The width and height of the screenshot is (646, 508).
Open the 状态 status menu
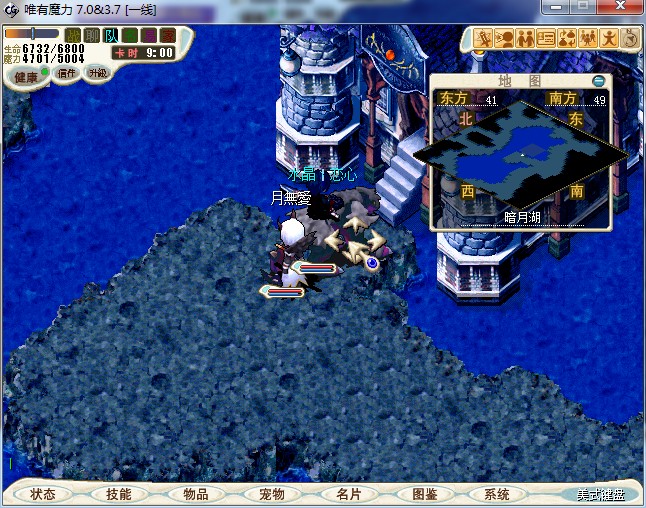point(43,494)
